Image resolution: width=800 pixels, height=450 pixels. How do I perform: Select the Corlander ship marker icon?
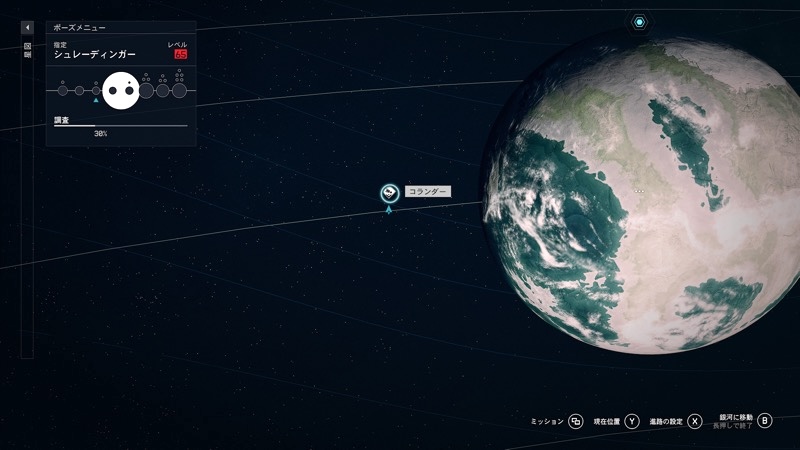point(390,193)
